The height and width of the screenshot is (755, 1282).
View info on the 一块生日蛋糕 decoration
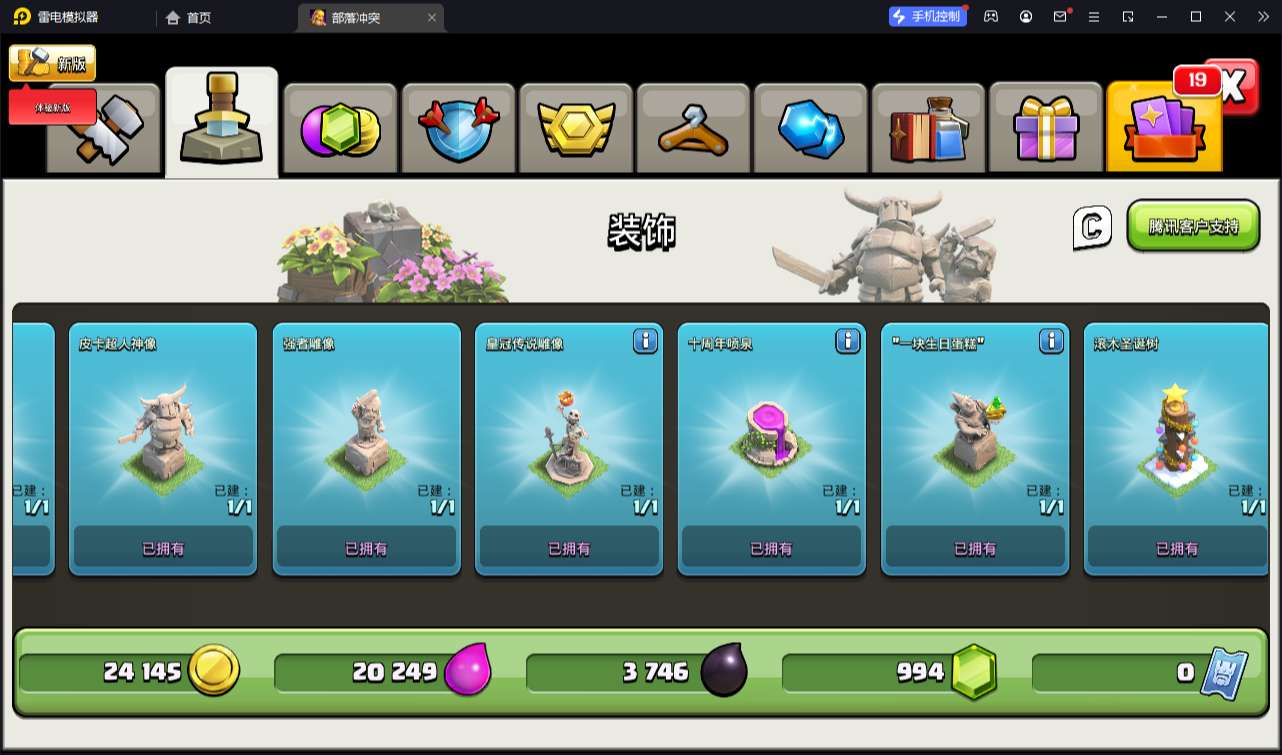point(1051,342)
